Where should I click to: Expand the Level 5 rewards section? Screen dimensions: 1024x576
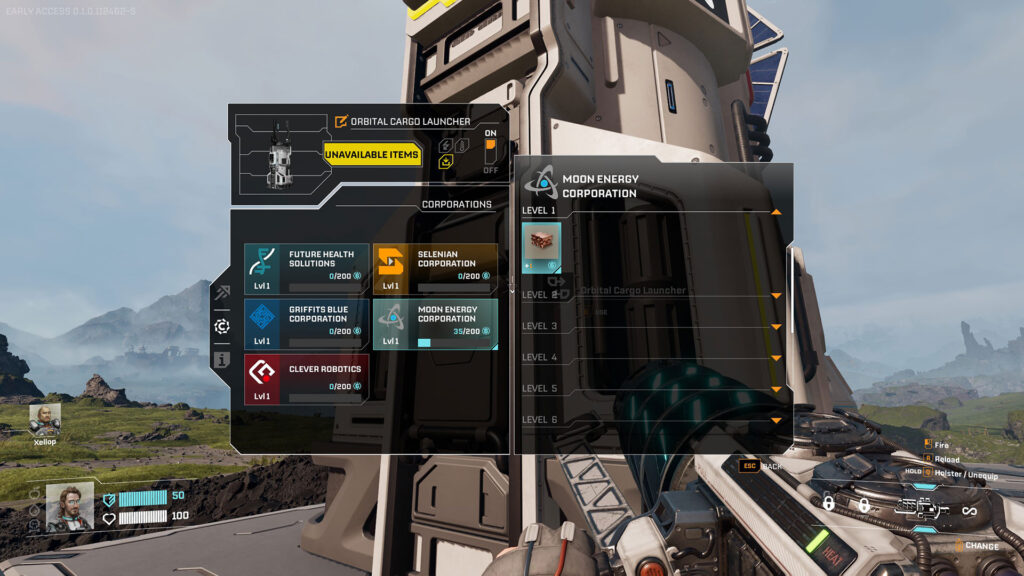coord(776,389)
